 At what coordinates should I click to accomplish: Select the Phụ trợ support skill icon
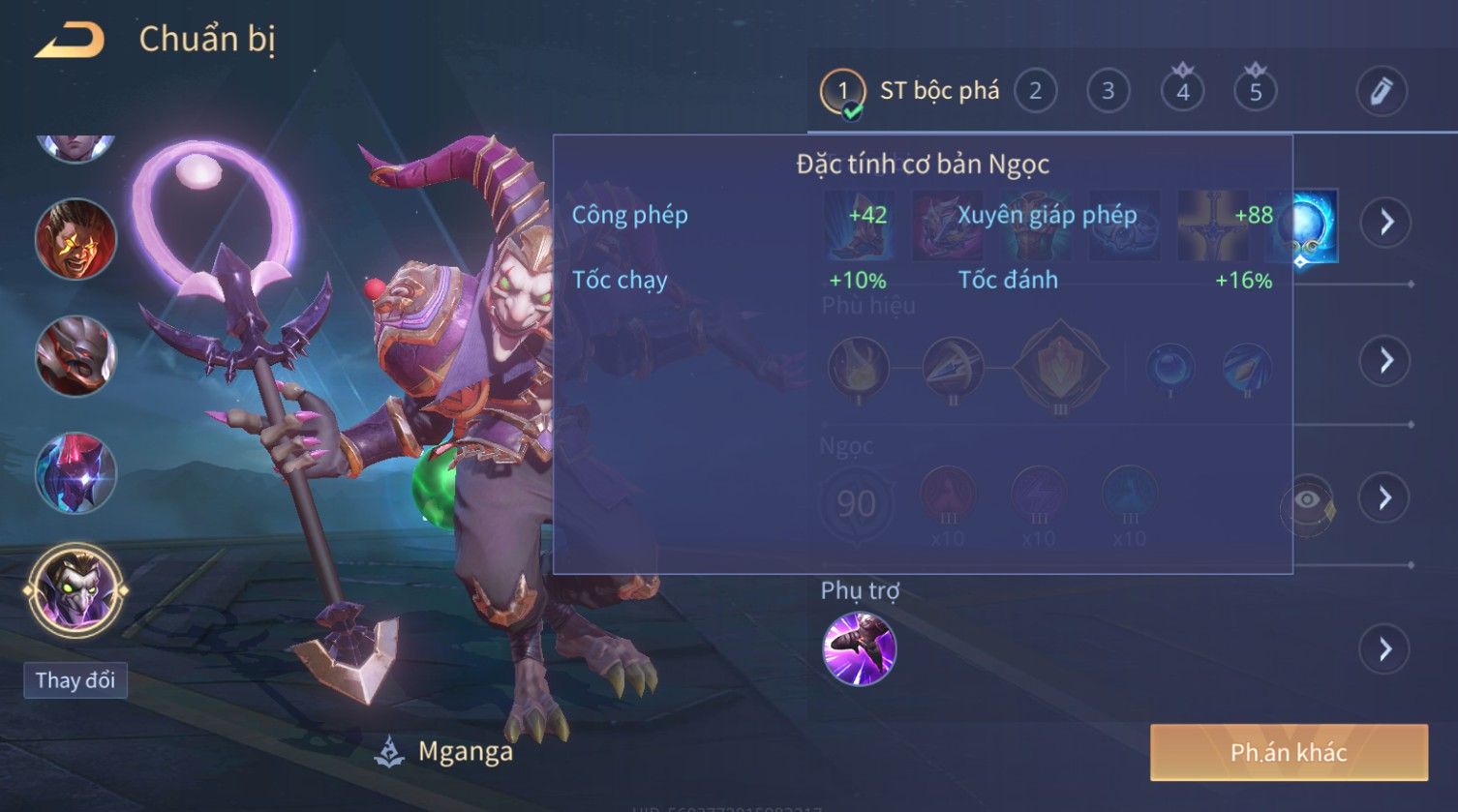(859, 648)
